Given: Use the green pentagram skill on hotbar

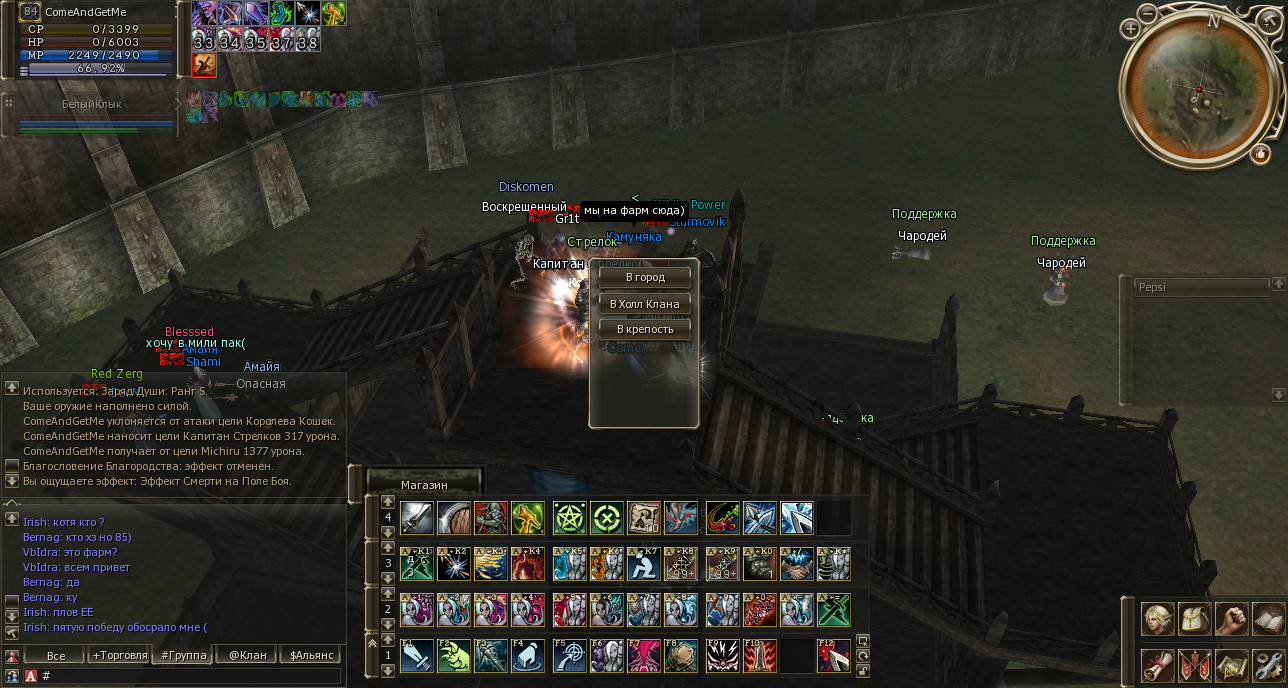Looking at the screenshot, I should click(570, 518).
